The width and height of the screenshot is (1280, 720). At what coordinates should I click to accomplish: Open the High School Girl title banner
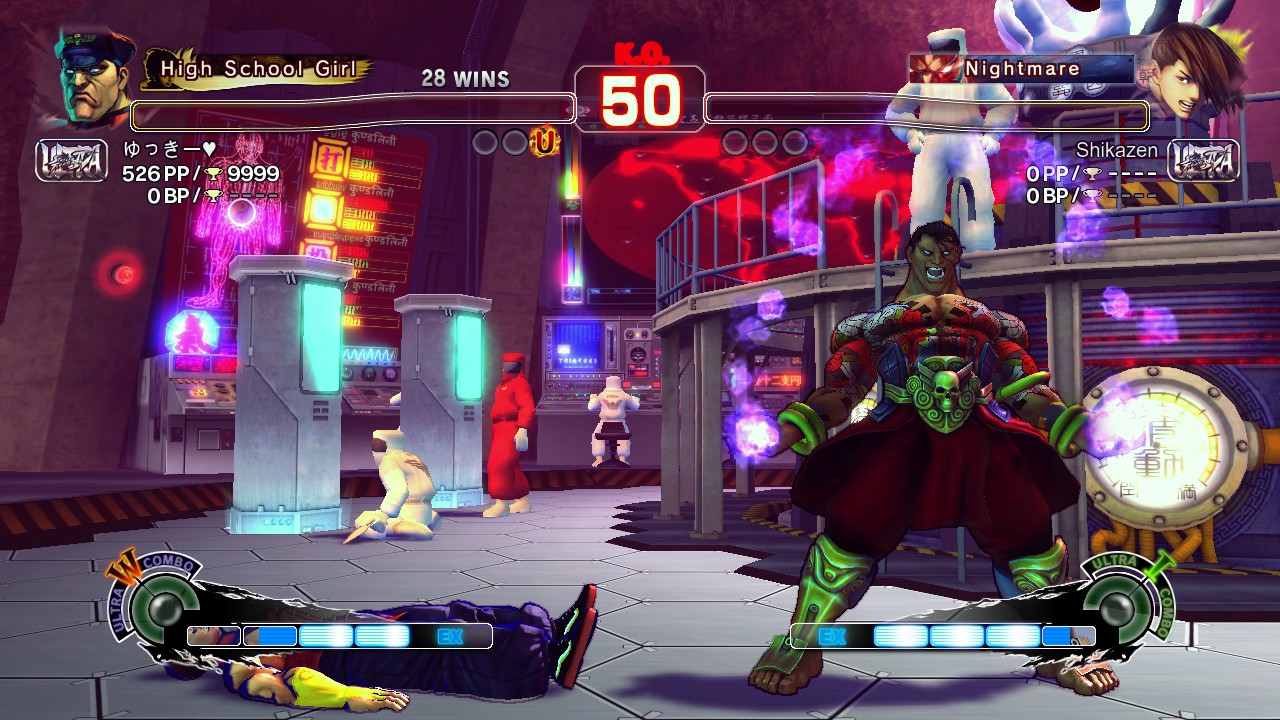[258, 69]
